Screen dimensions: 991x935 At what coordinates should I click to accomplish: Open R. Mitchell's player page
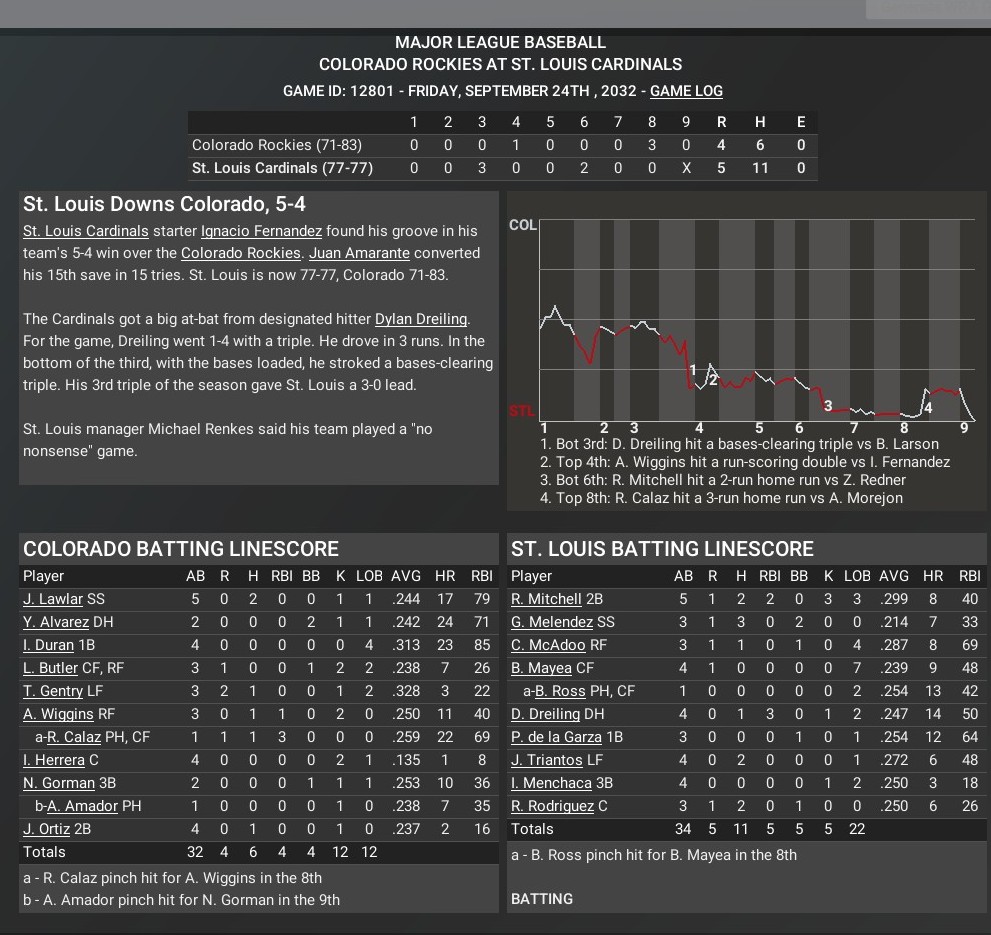point(546,599)
